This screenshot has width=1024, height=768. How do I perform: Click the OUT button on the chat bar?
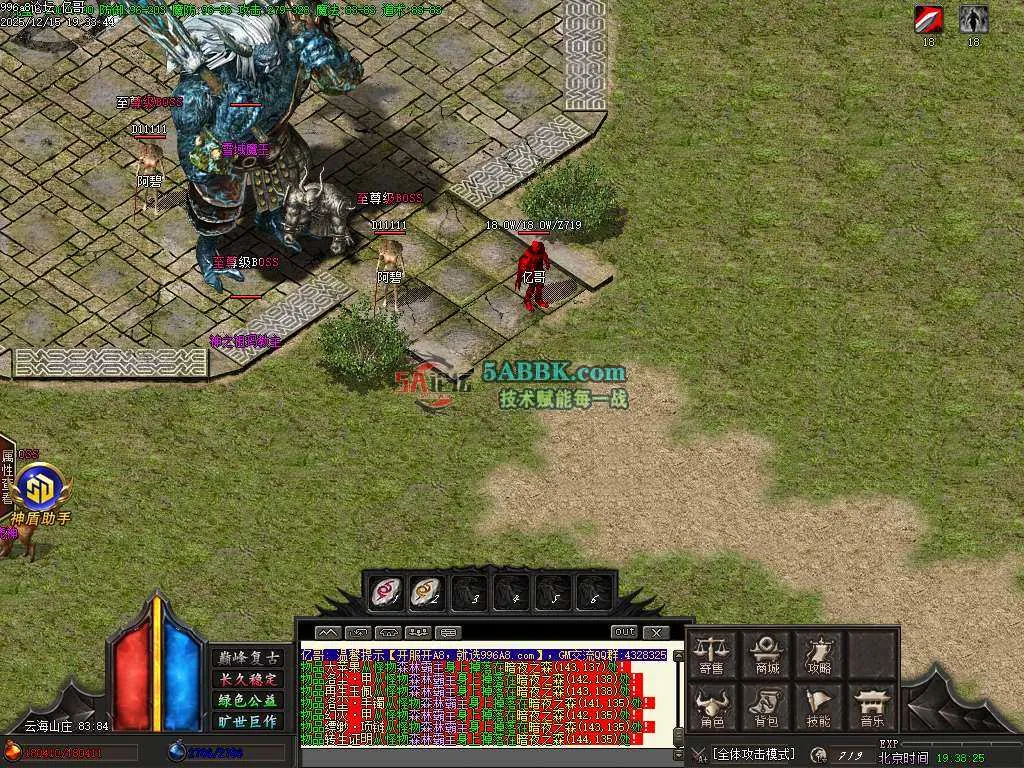[x=624, y=632]
